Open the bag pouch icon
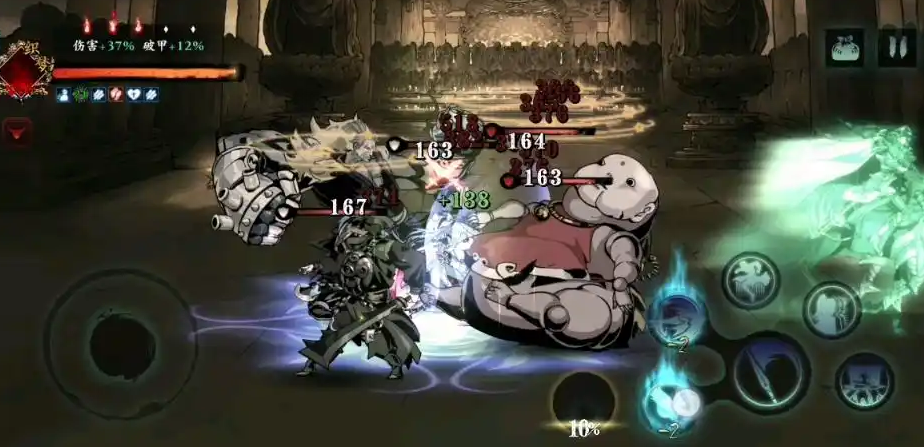The width and height of the screenshot is (924, 447). (x=845, y=48)
